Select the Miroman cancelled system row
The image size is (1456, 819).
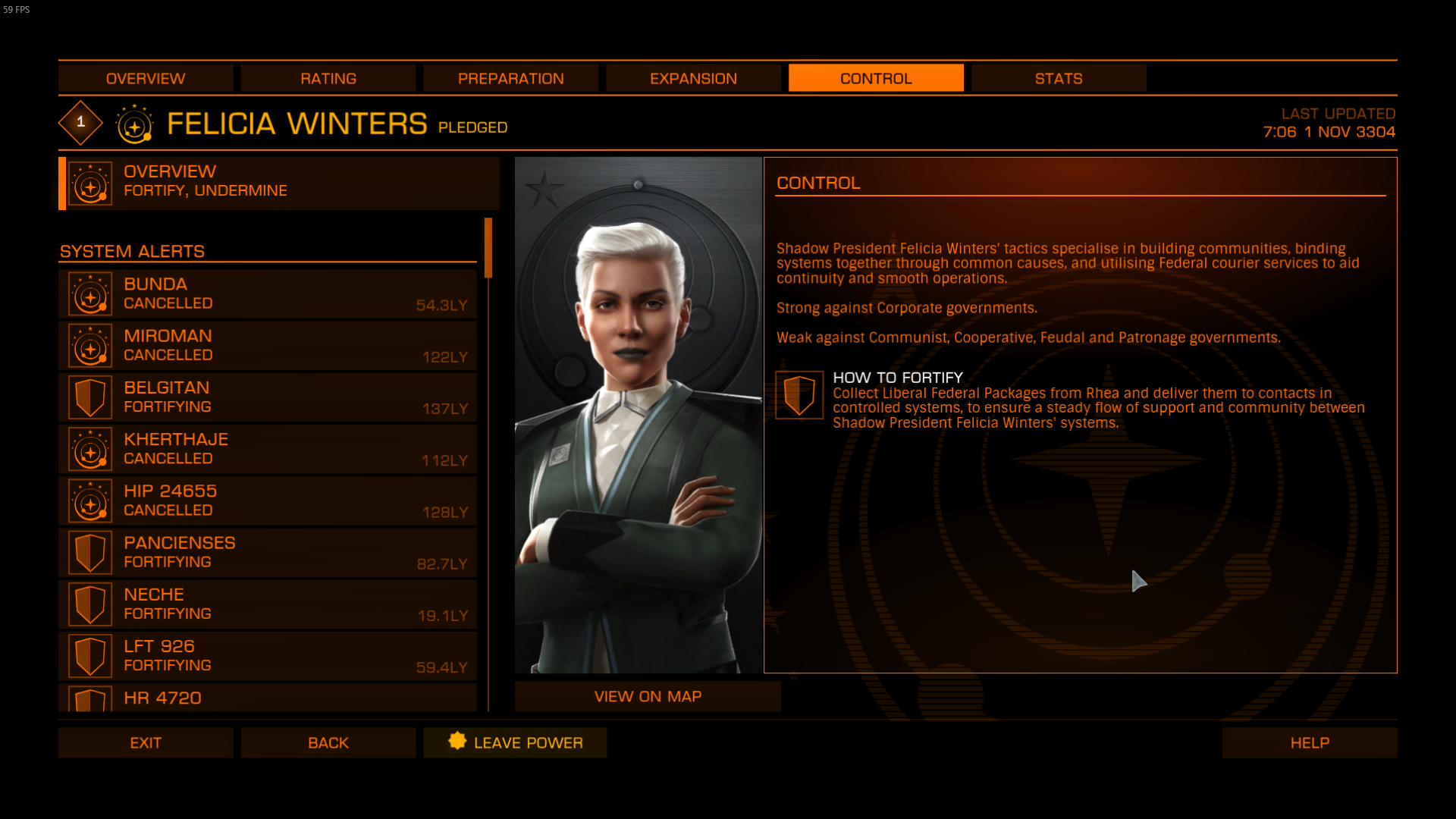tap(268, 346)
